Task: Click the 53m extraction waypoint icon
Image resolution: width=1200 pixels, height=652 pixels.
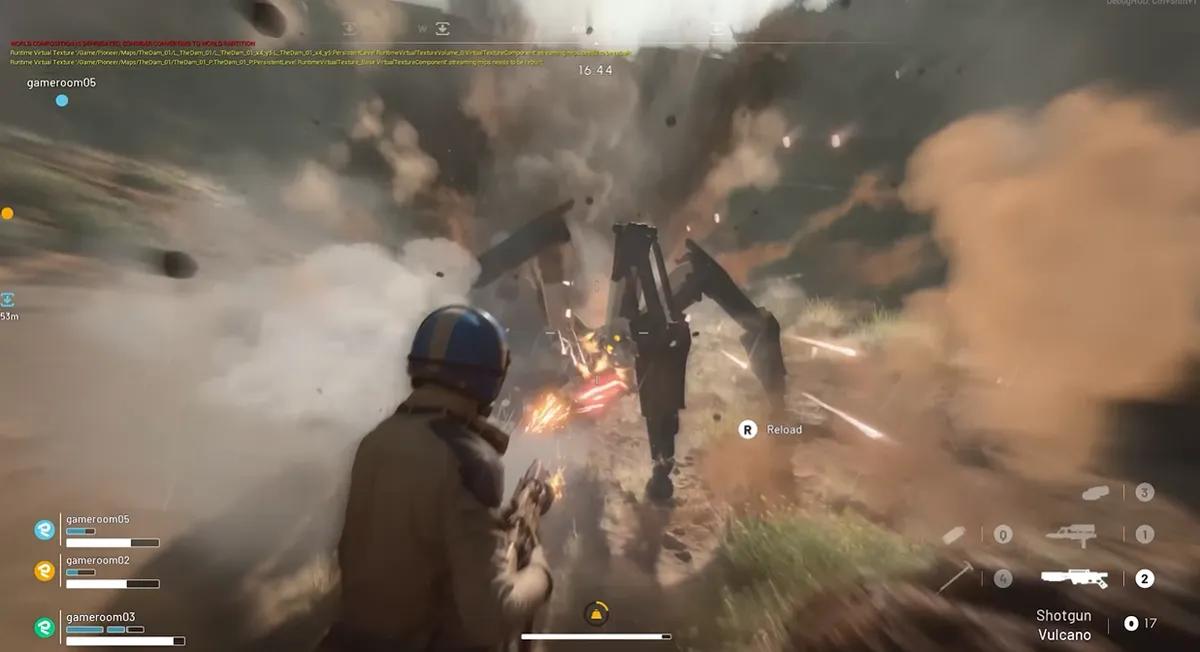Action: (7, 299)
